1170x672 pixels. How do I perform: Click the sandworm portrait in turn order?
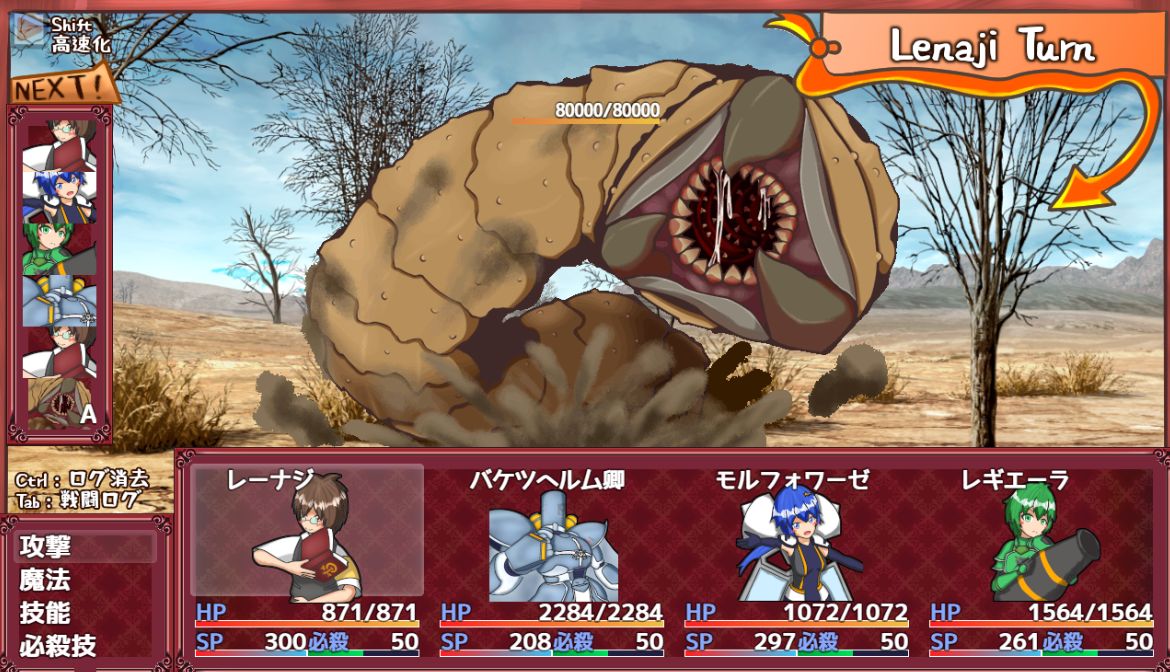tap(61, 403)
